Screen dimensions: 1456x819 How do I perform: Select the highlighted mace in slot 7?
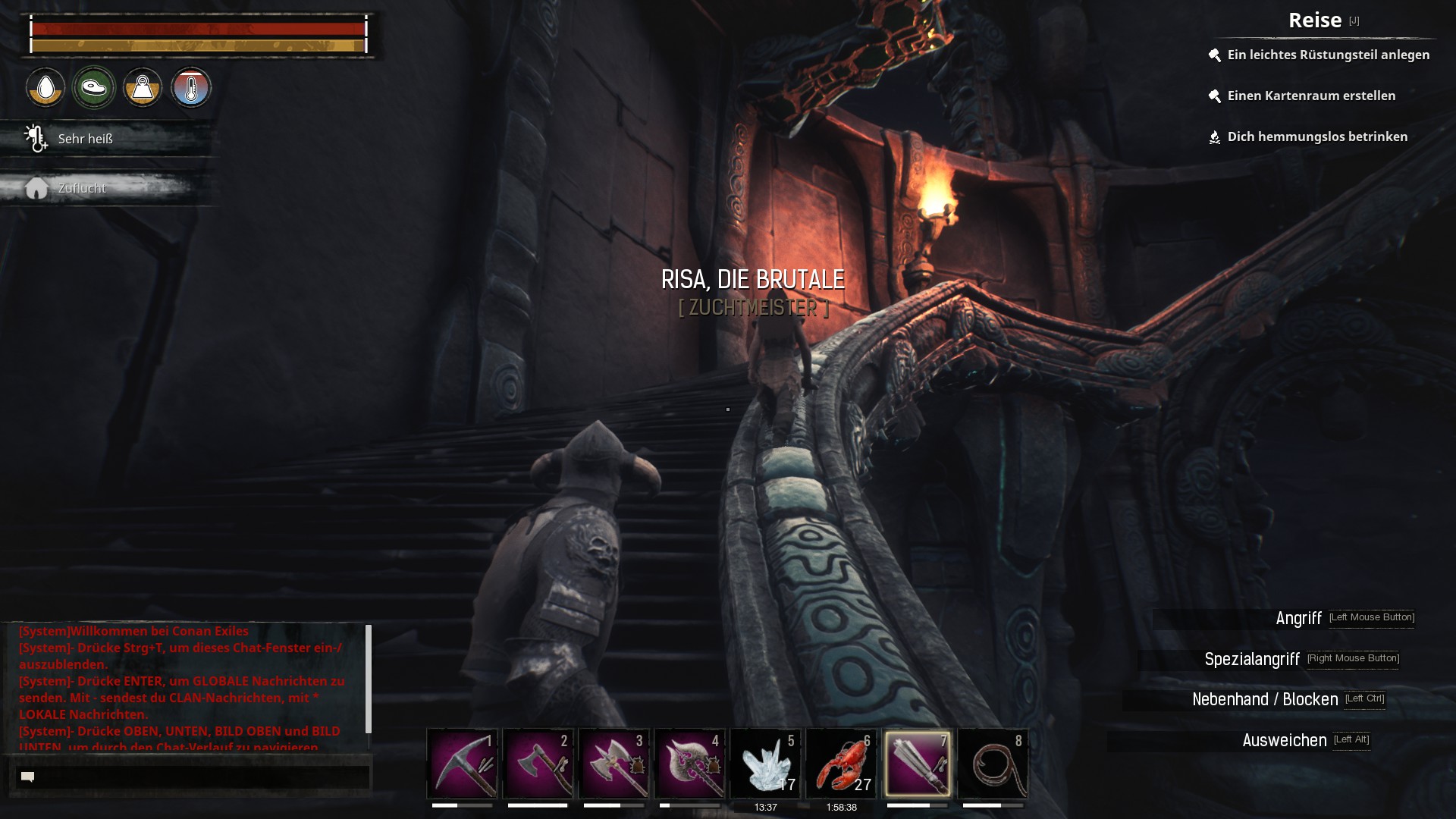click(x=917, y=764)
